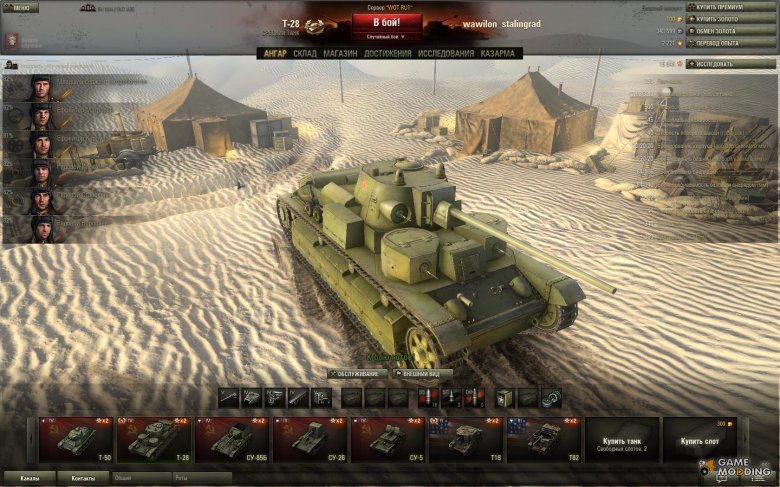Switch to the Склад tab
The height and width of the screenshot is (487, 780).
coord(305,54)
